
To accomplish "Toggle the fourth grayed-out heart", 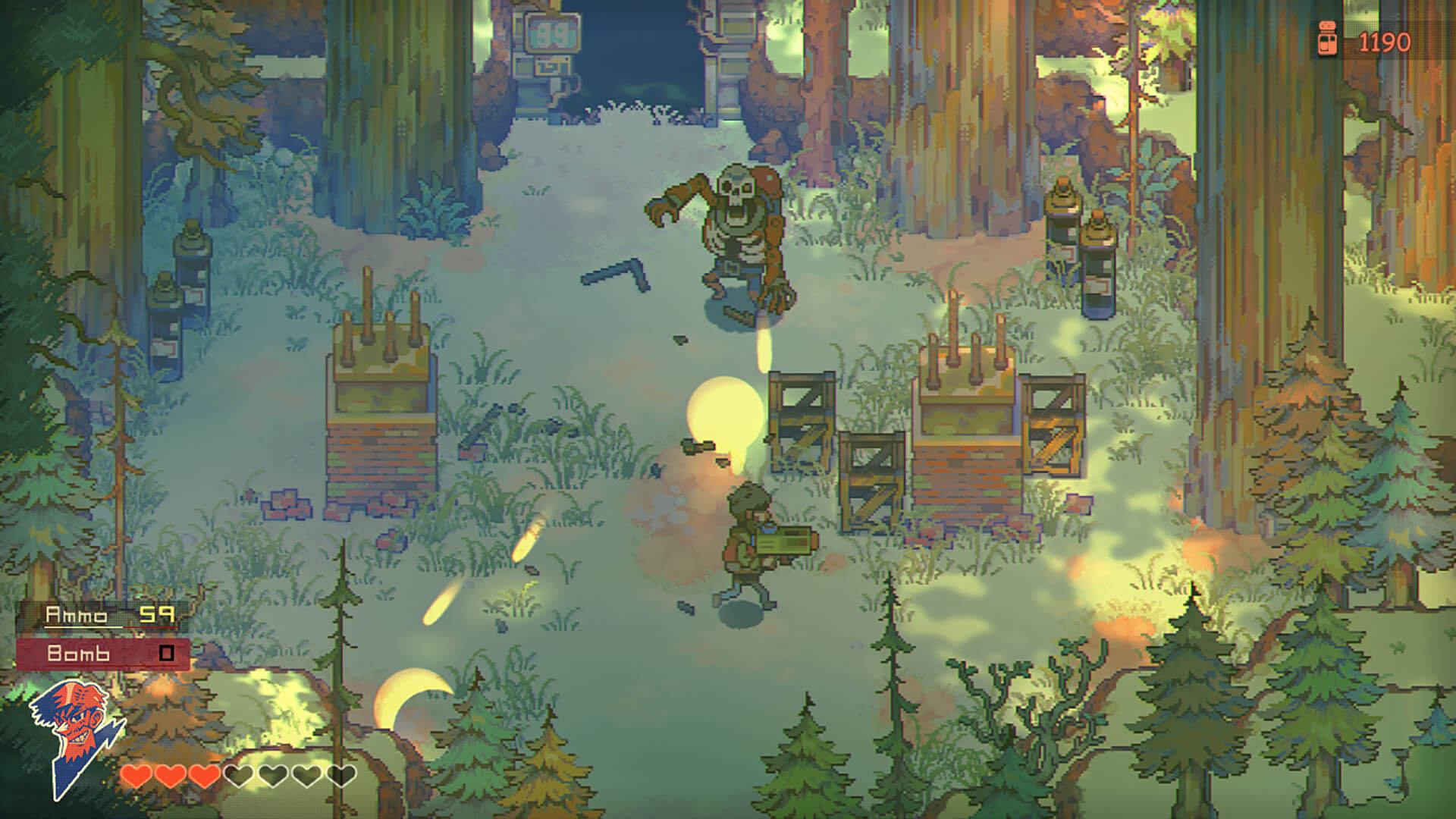I will (239, 776).
